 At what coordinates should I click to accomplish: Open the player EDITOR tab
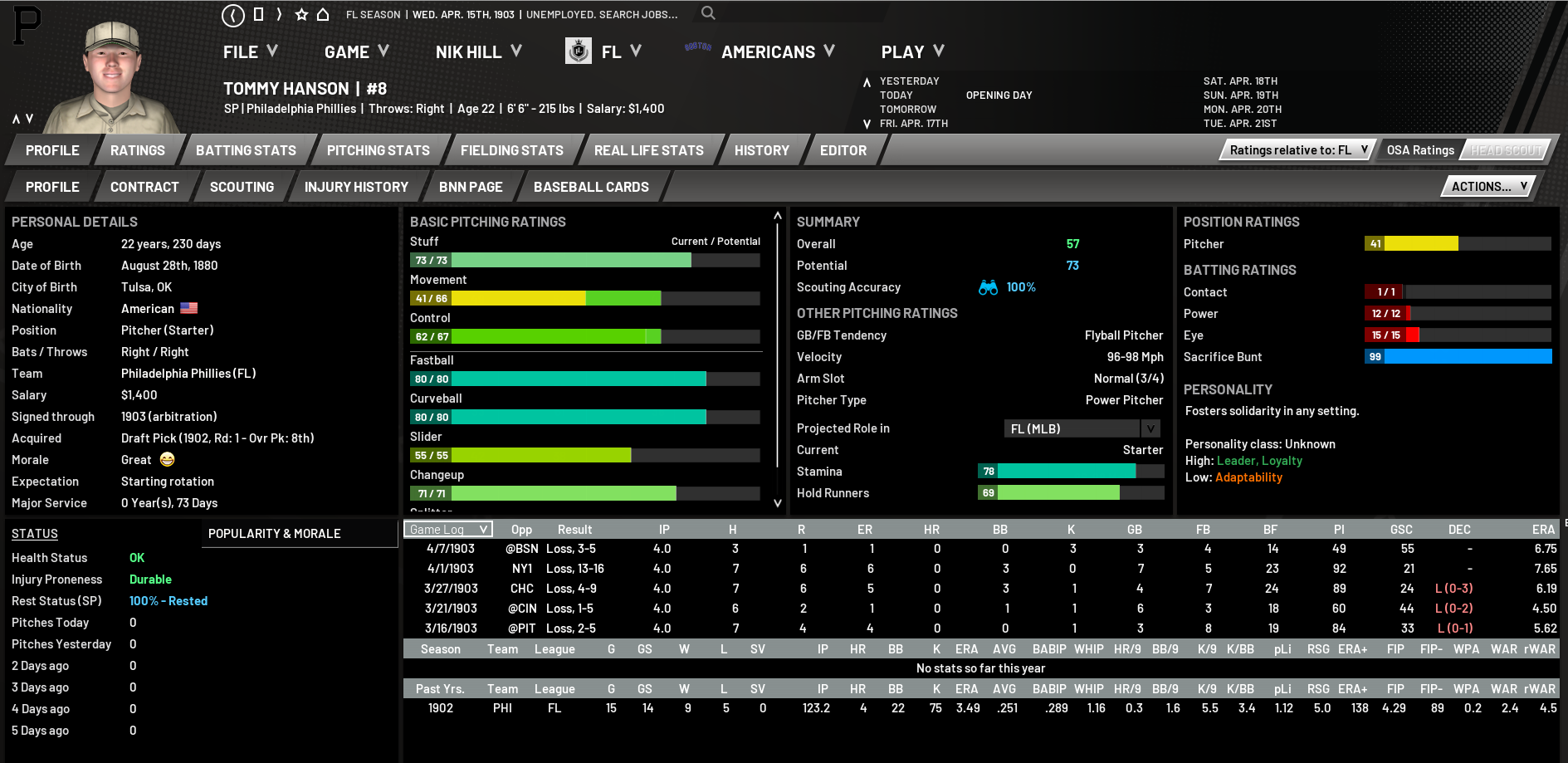pyautogui.click(x=843, y=150)
